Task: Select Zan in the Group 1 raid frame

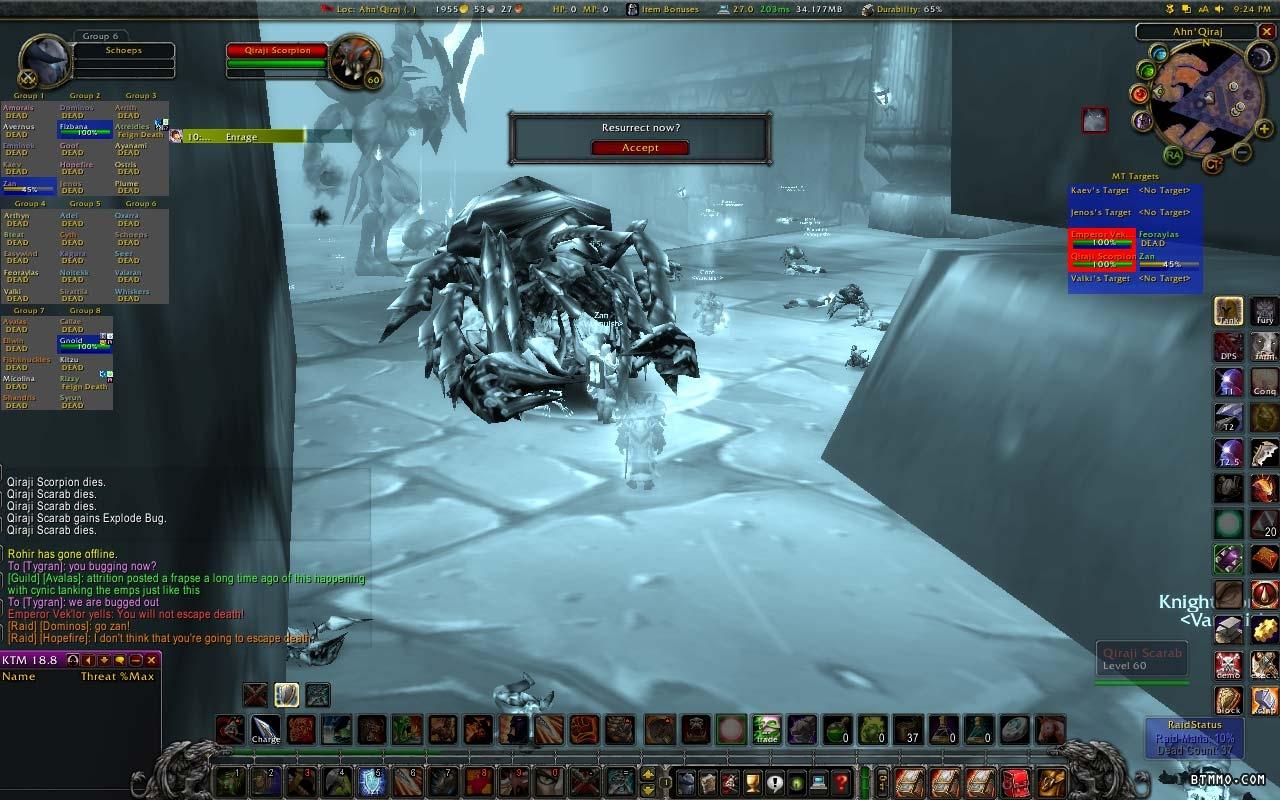Action: [x=28, y=186]
